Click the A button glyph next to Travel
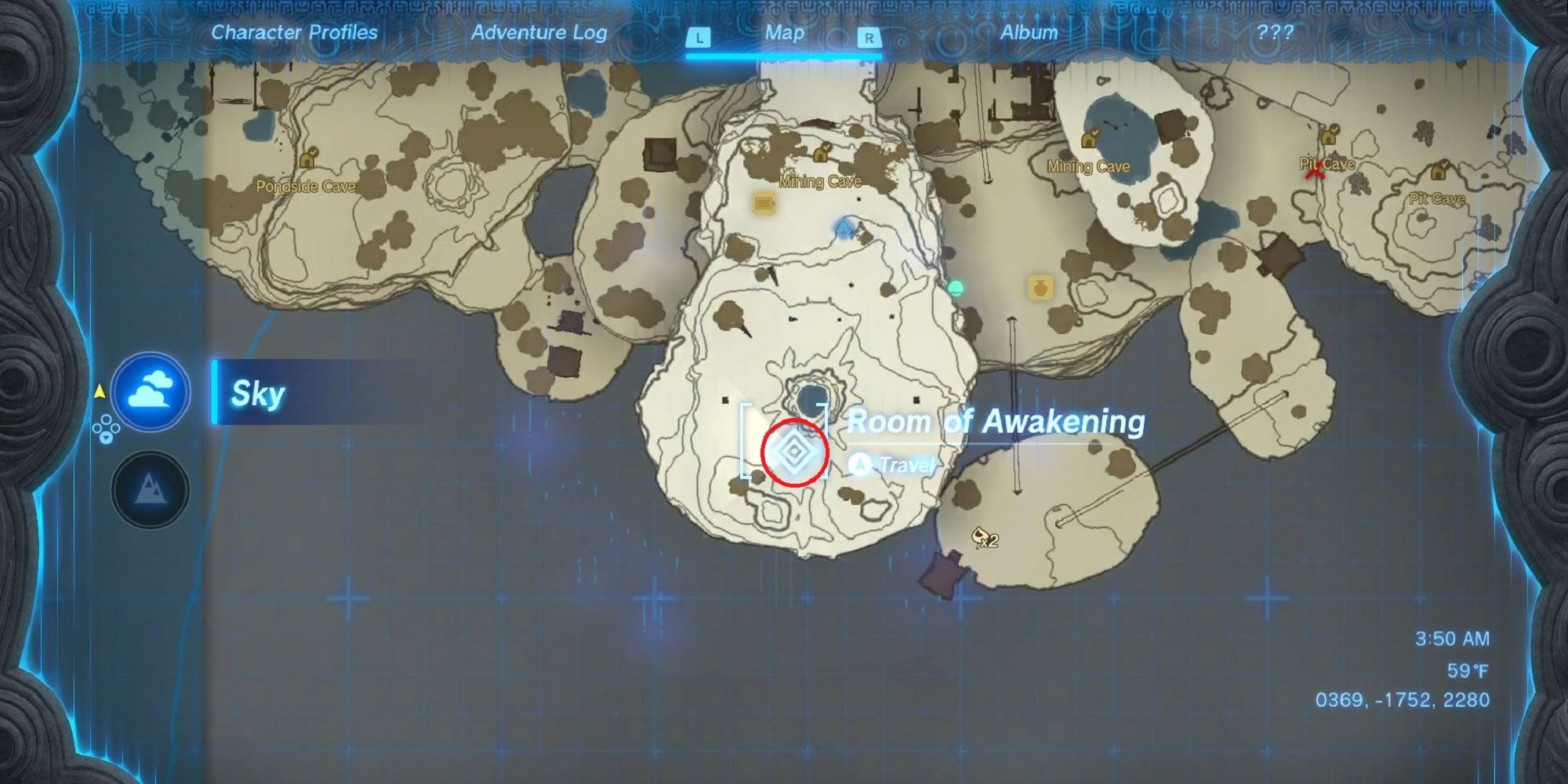 pyautogui.click(x=861, y=463)
